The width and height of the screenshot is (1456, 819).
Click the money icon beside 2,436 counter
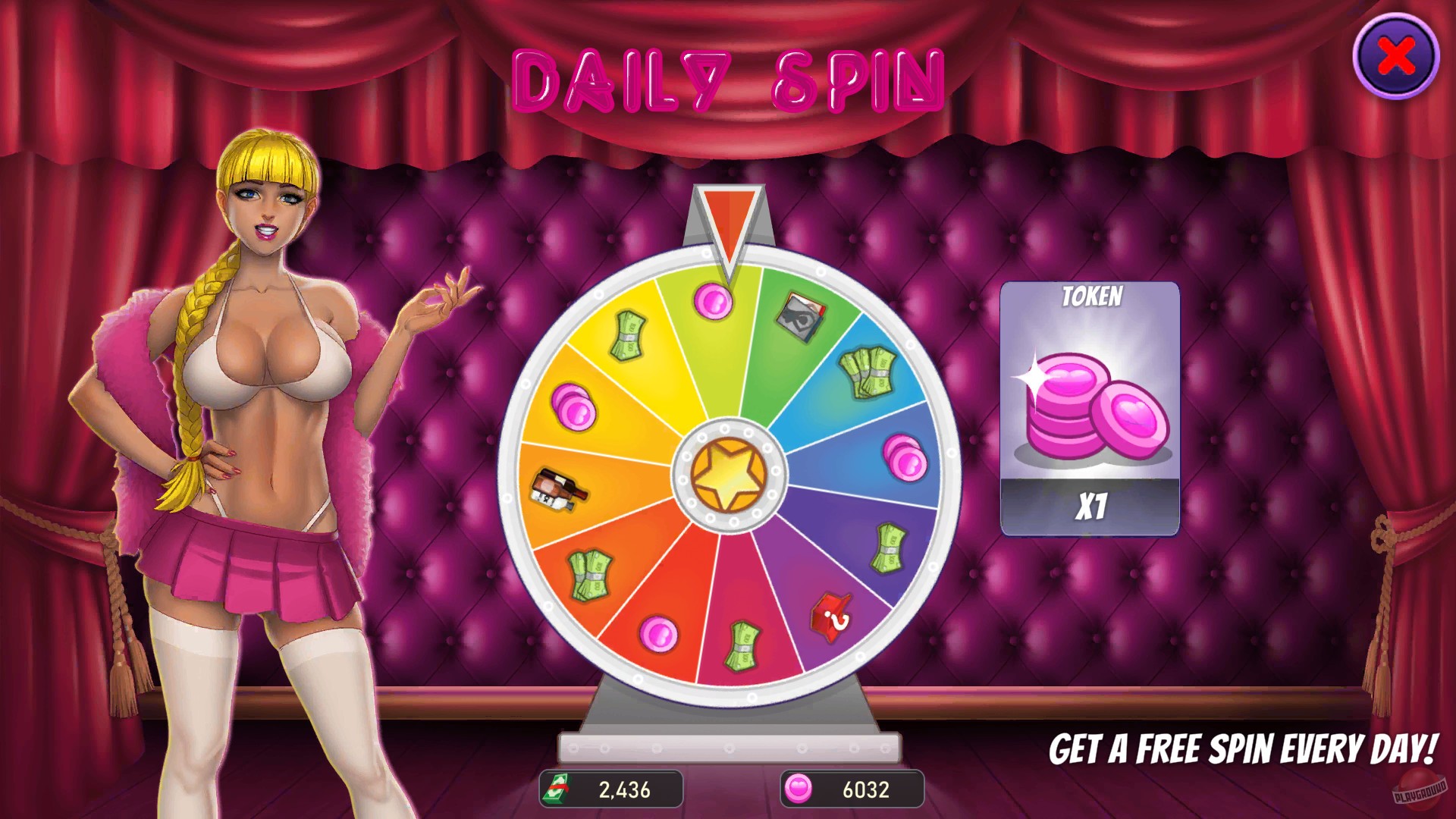(559, 789)
